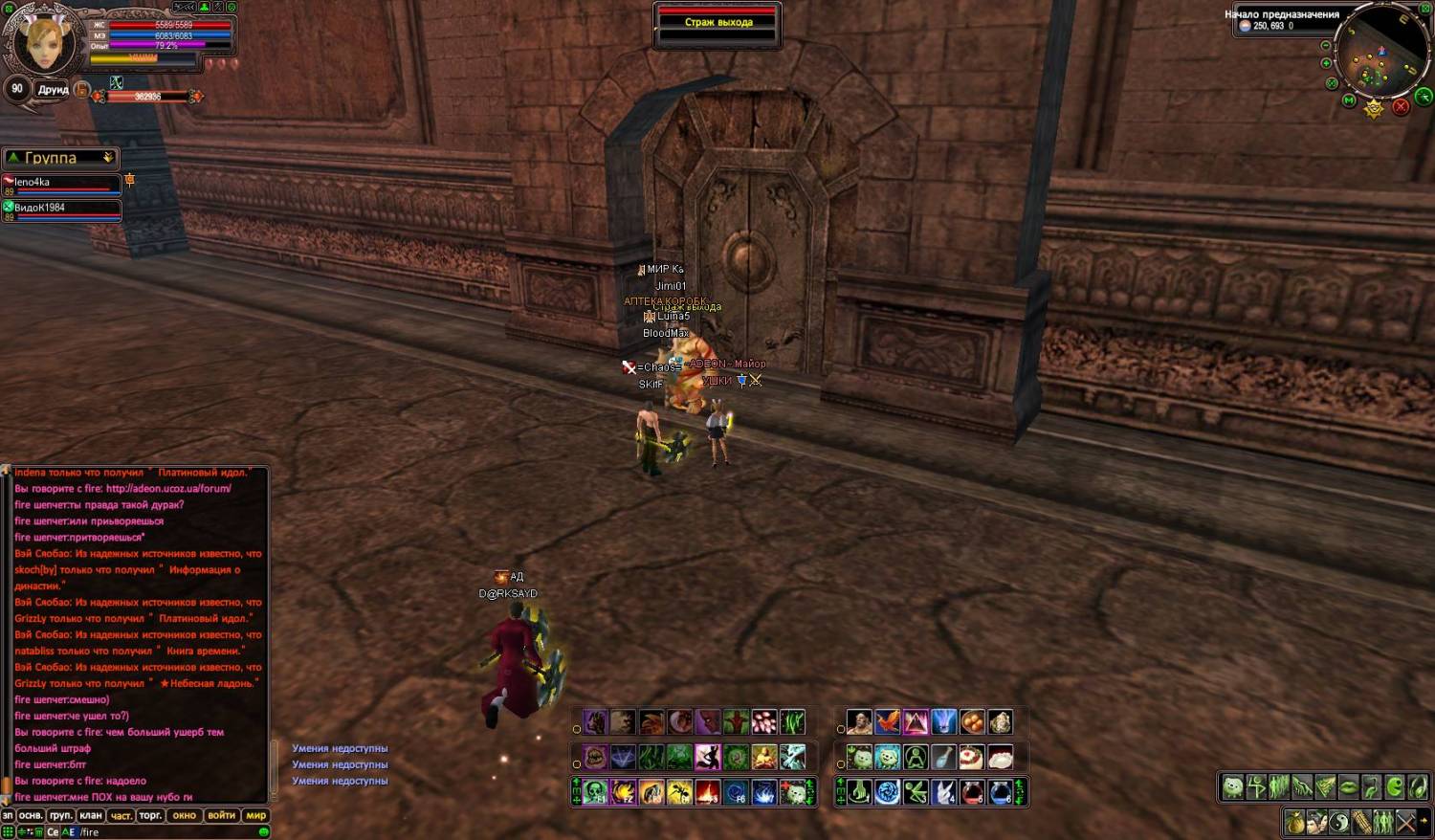Zoom out the minimap with minus button
The height and width of the screenshot is (840, 1435).
(x=1326, y=46)
